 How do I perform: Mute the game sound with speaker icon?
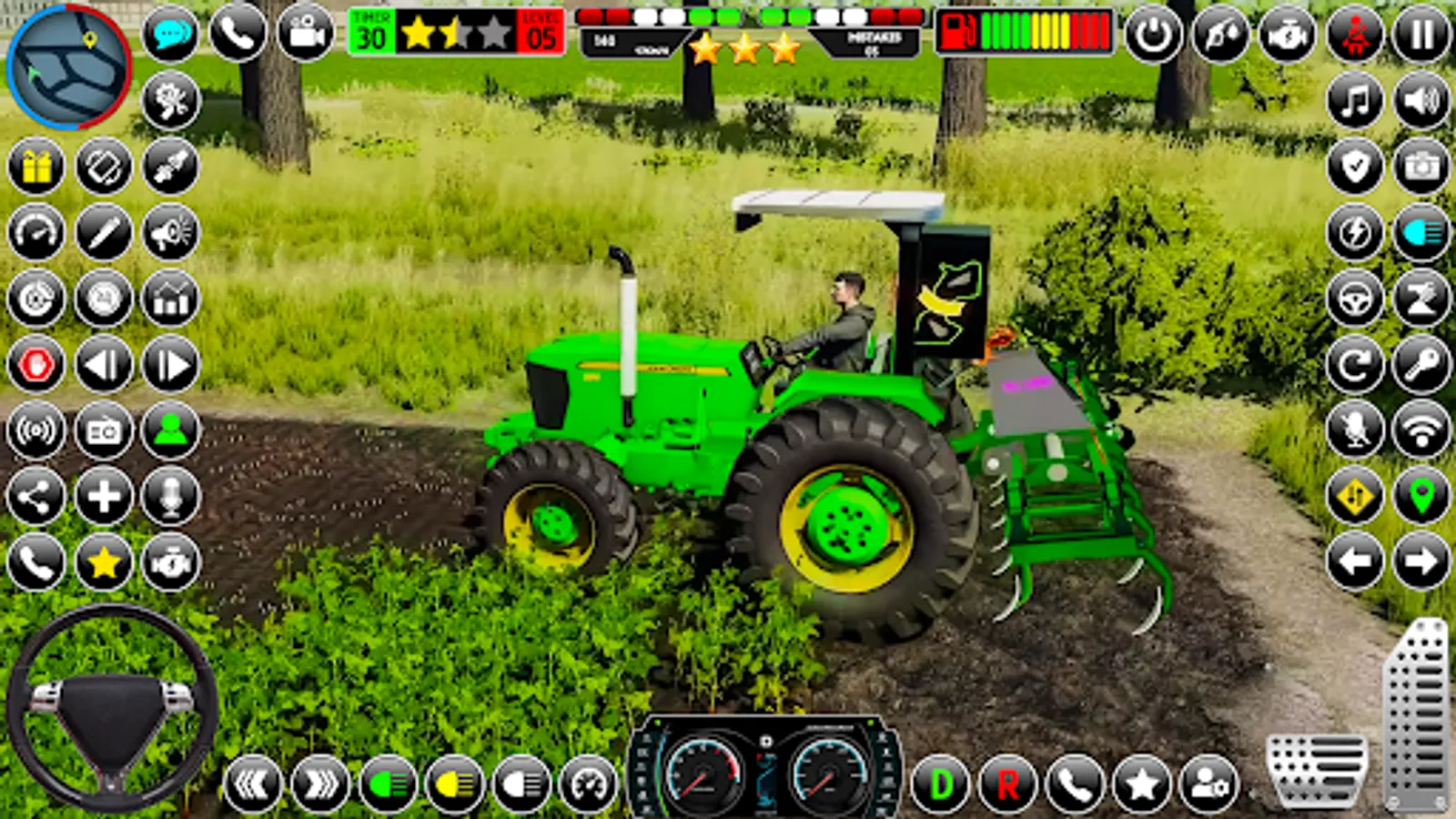point(1421,102)
